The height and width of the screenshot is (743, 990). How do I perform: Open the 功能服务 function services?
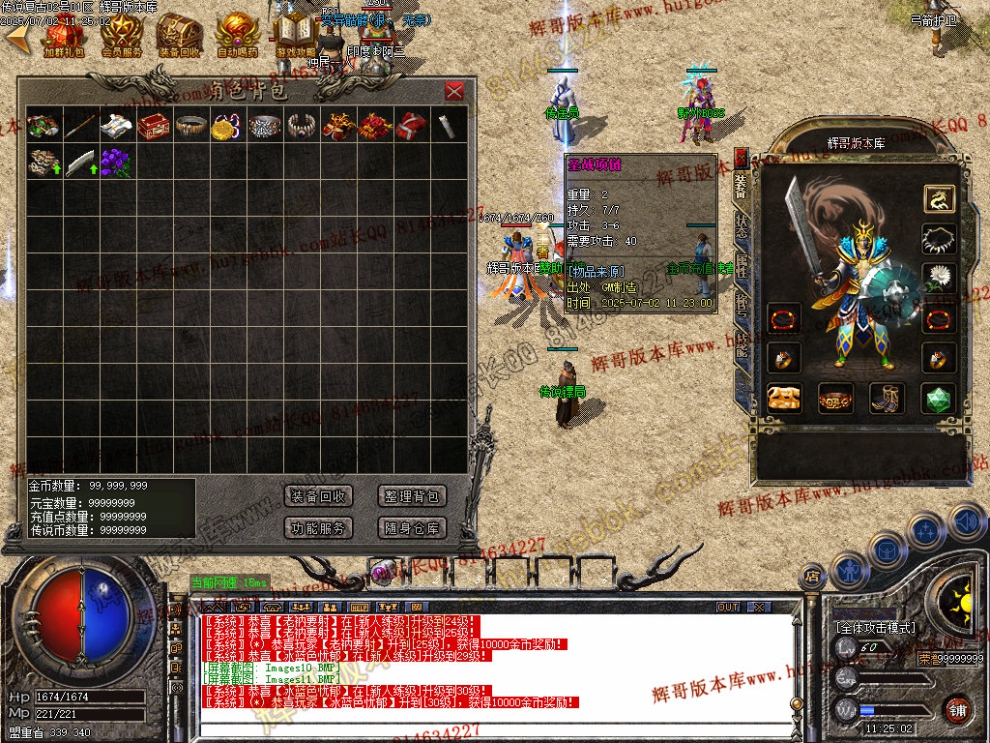tap(318, 528)
